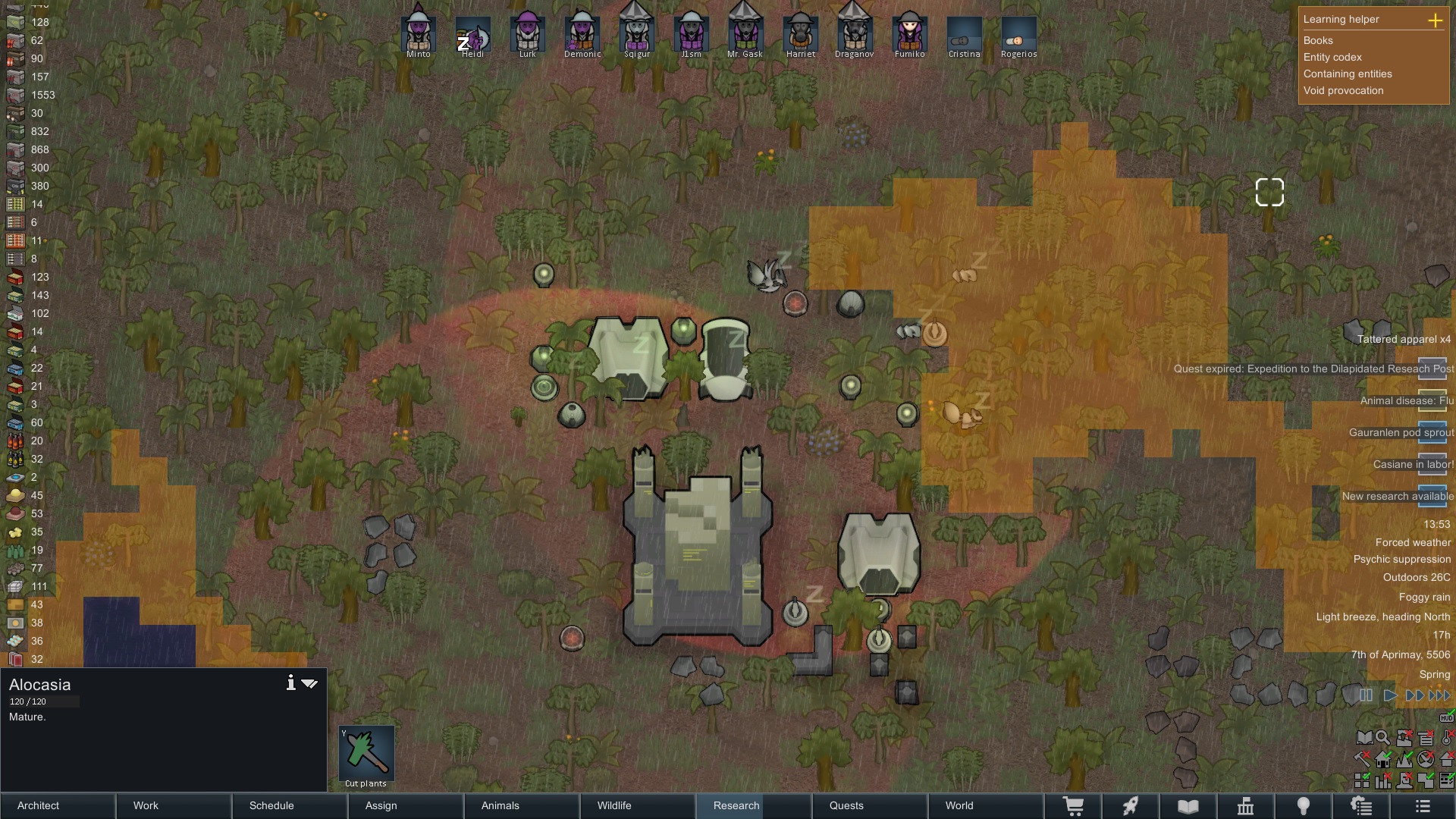The height and width of the screenshot is (819, 1456).
Task: Open the lightbulb ideas icon on bottom toolbar
Action: [x=1304, y=806]
